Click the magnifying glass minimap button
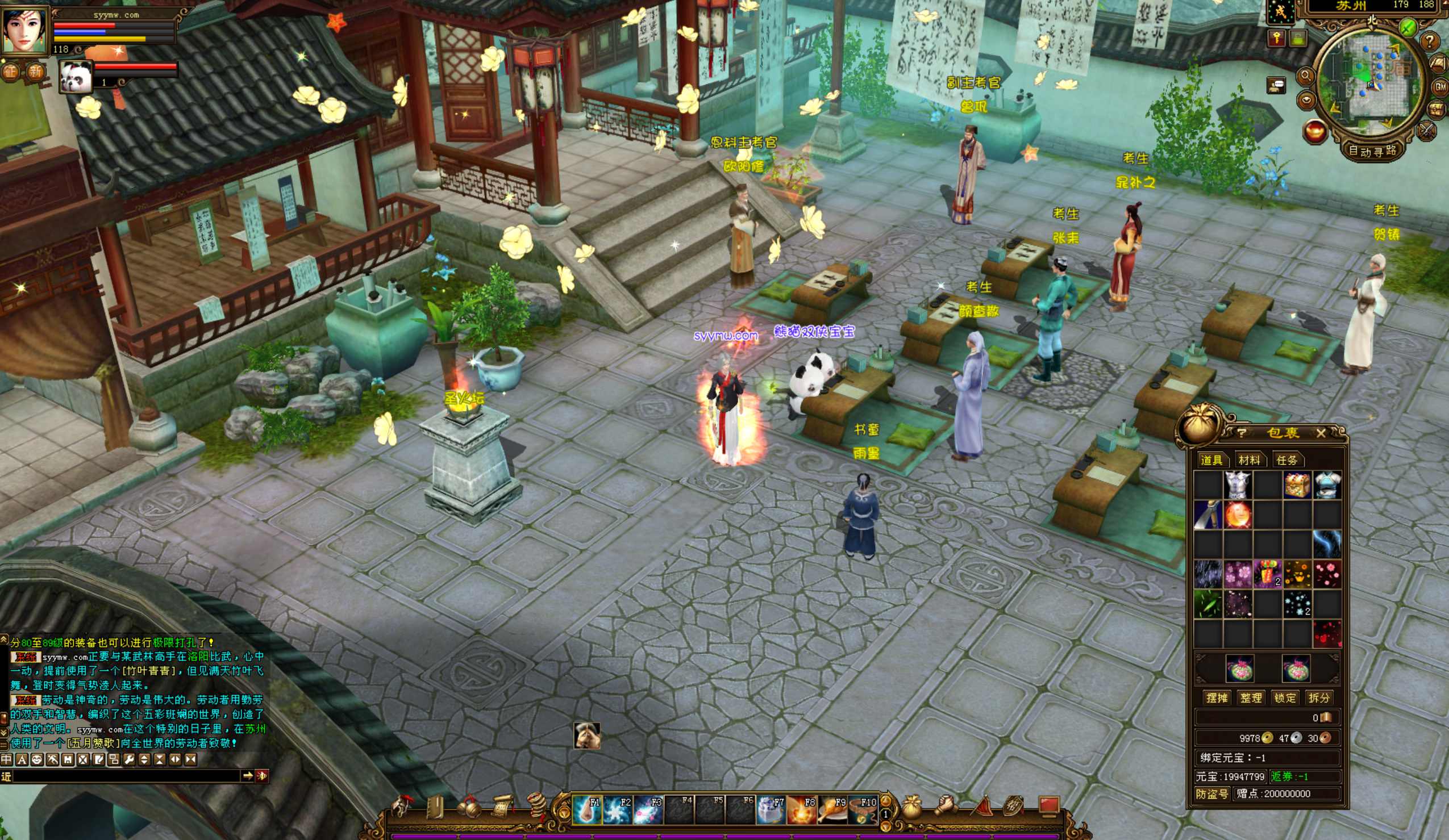This screenshot has height=840, width=1449. point(1306,76)
